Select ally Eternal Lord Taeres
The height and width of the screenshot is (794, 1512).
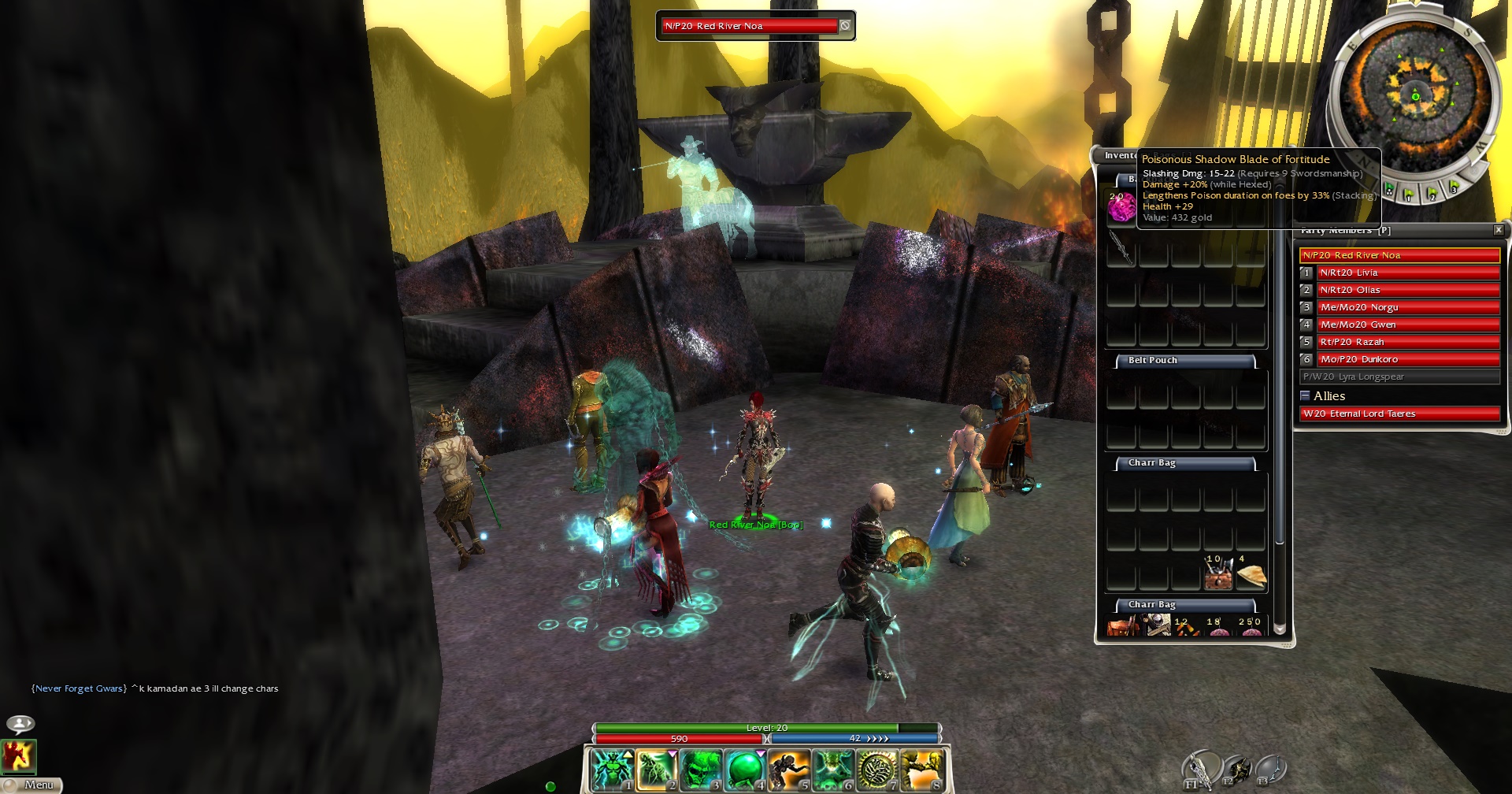tap(1399, 414)
